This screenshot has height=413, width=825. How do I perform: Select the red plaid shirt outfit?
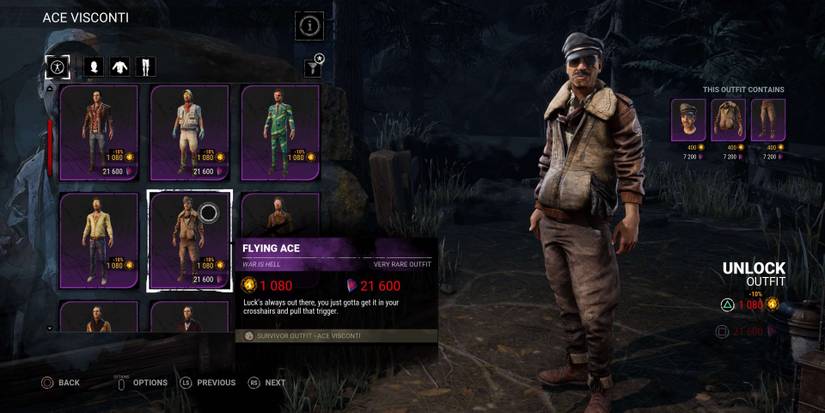[x=98, y=132]
